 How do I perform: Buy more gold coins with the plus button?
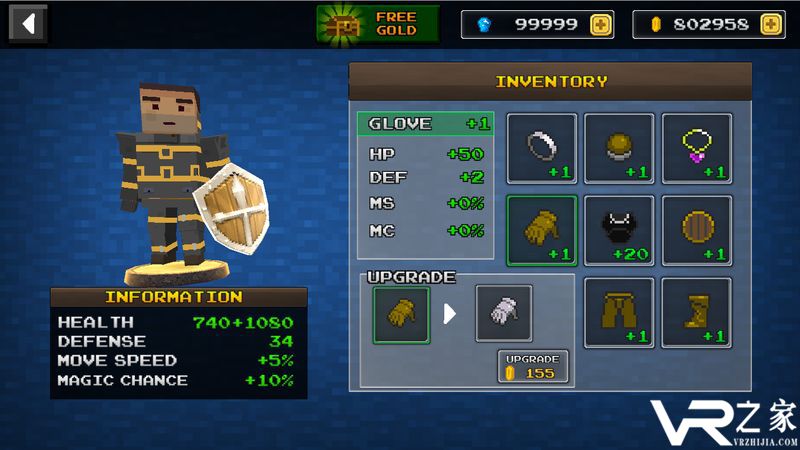[x=771, y=24]
